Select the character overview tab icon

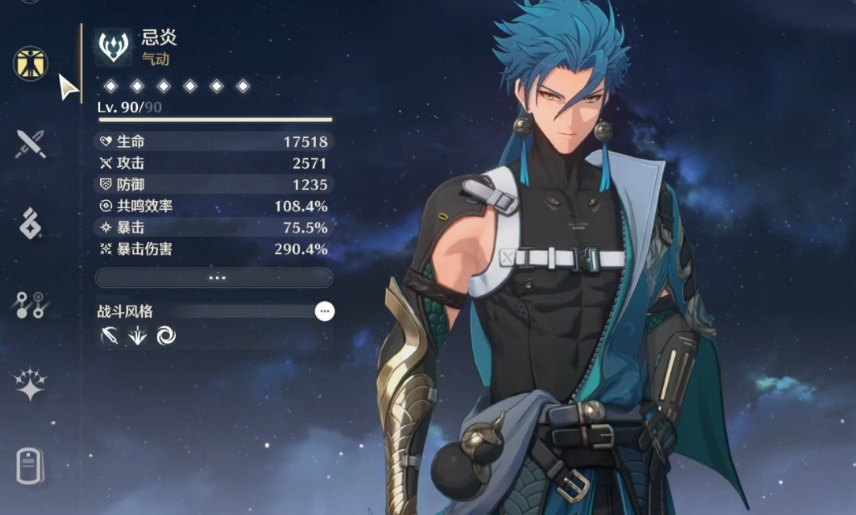(x=30, y=63)
